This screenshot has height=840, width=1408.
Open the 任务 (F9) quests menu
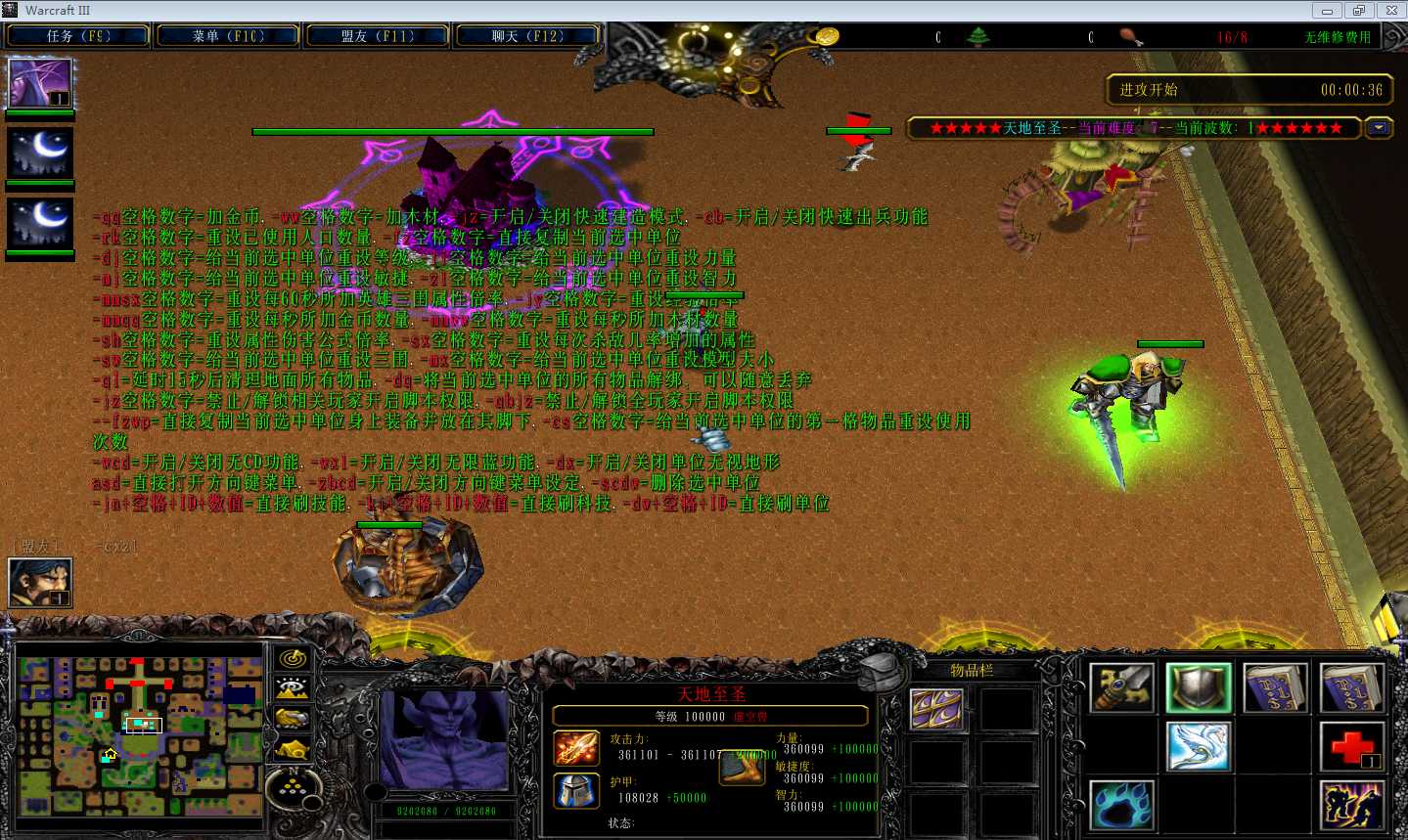[77, 36]
